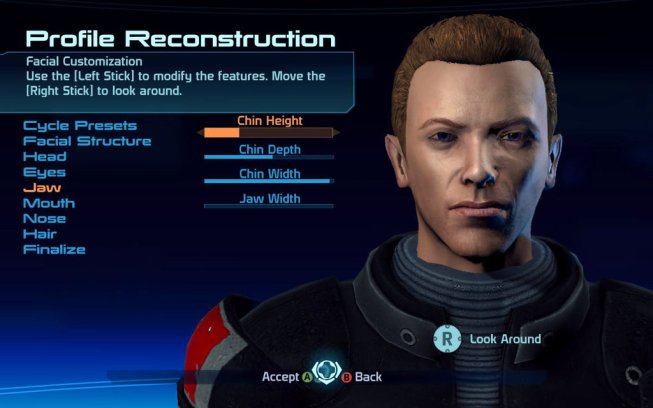The height and width of the screenshot is (408, 653).
Task: Switch to the Mouth category
Action: click(x=49, y=203)
